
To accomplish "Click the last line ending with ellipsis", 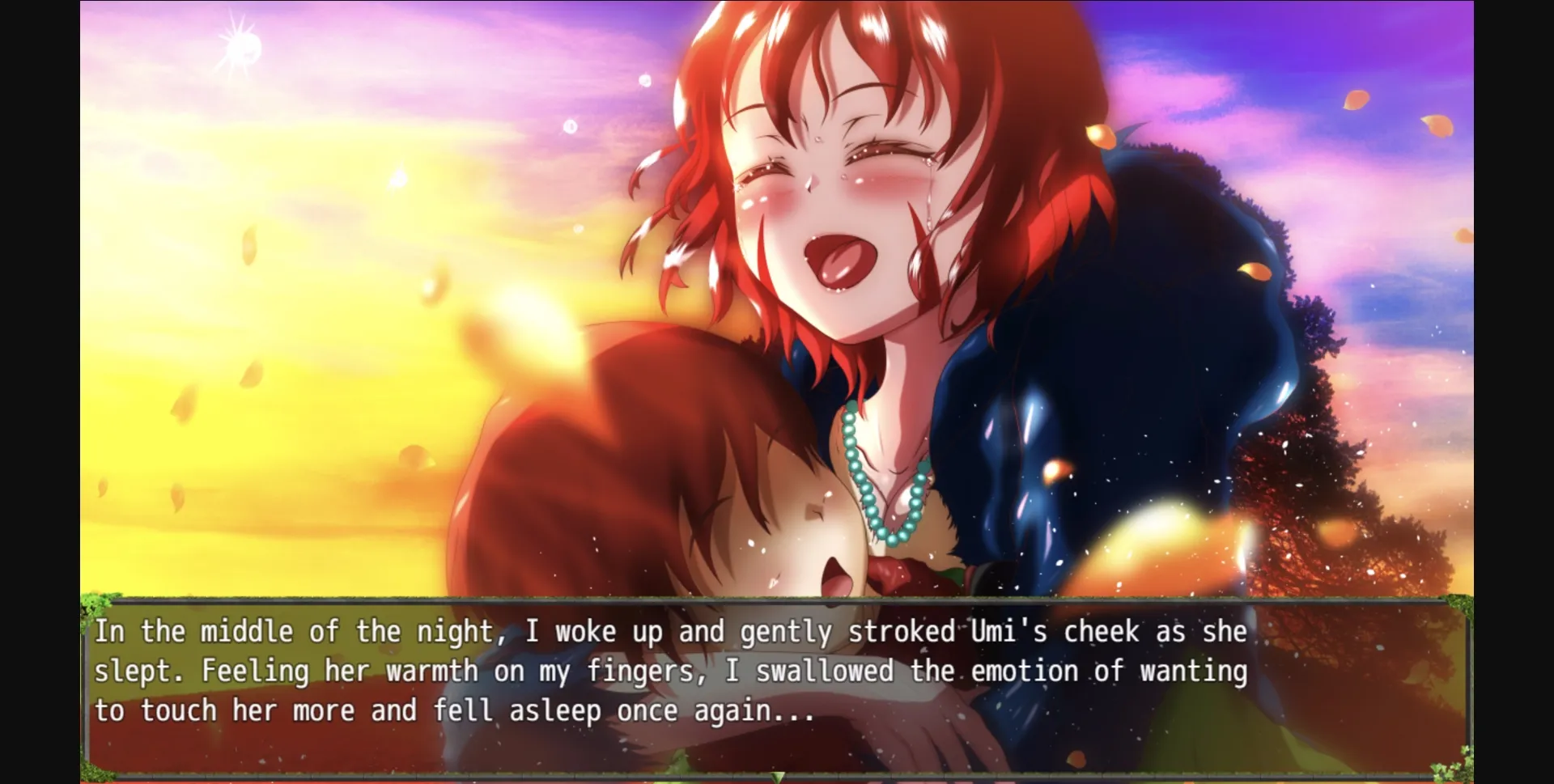I will pos(453,710).
